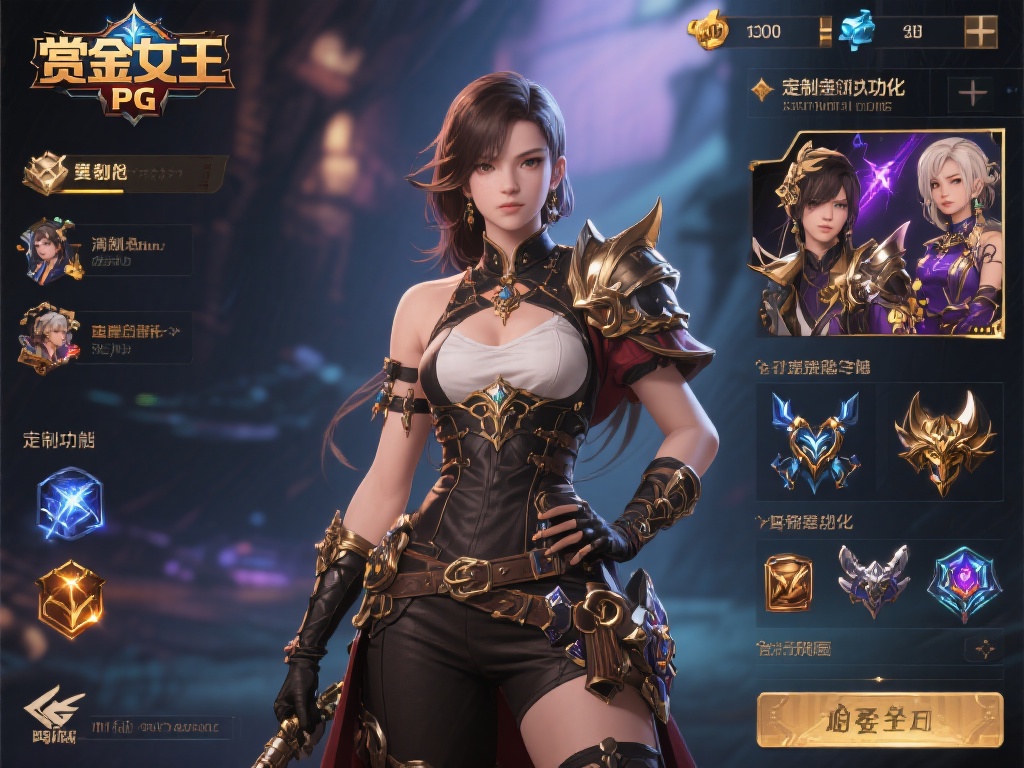This screenshot has height=768, width=1024.
Task: Activate the orange glowing hexagon function
Action: [x=70, y=598]
